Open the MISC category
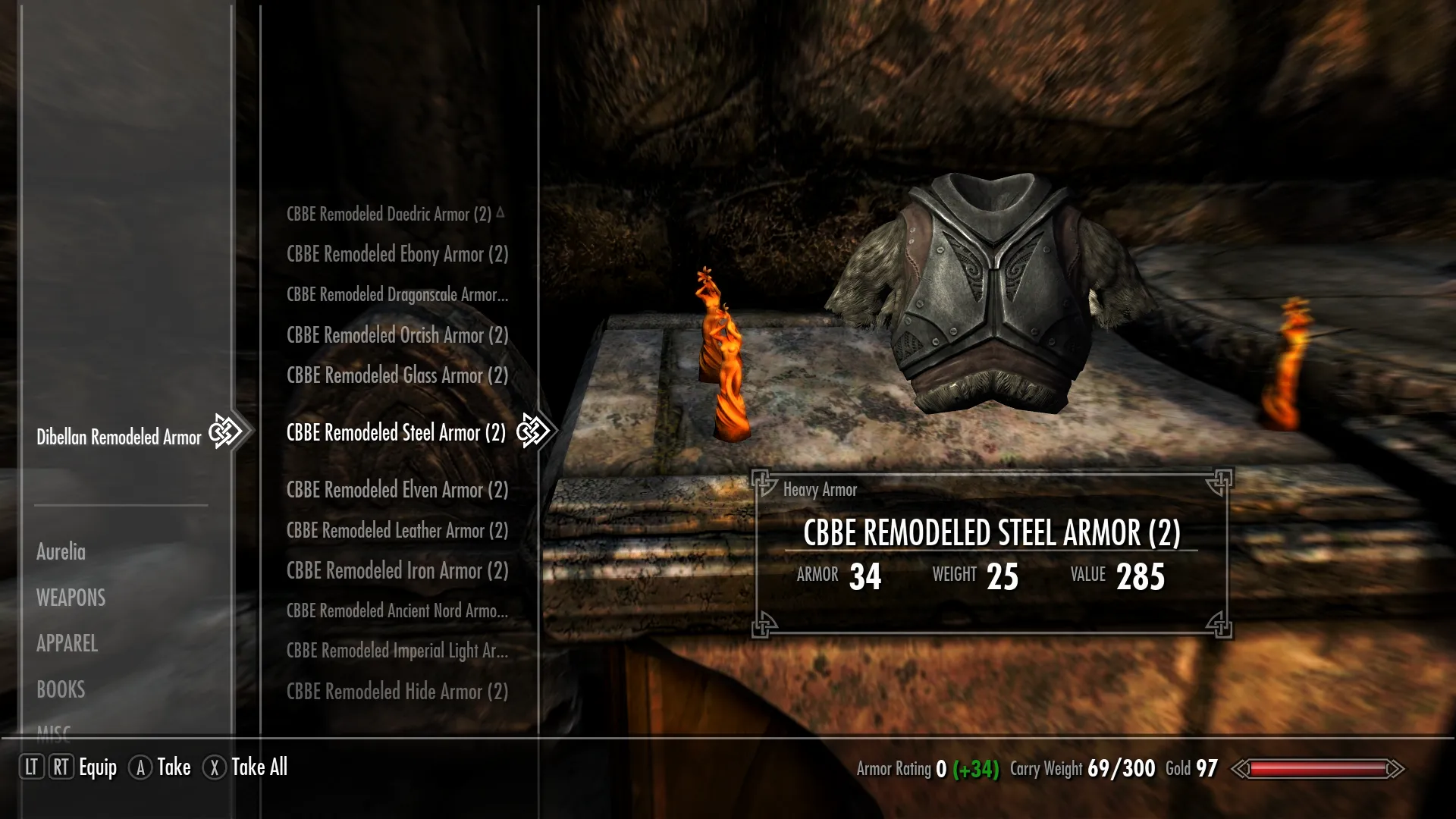This screenshot has width=1456, height=819. (54, 731)
